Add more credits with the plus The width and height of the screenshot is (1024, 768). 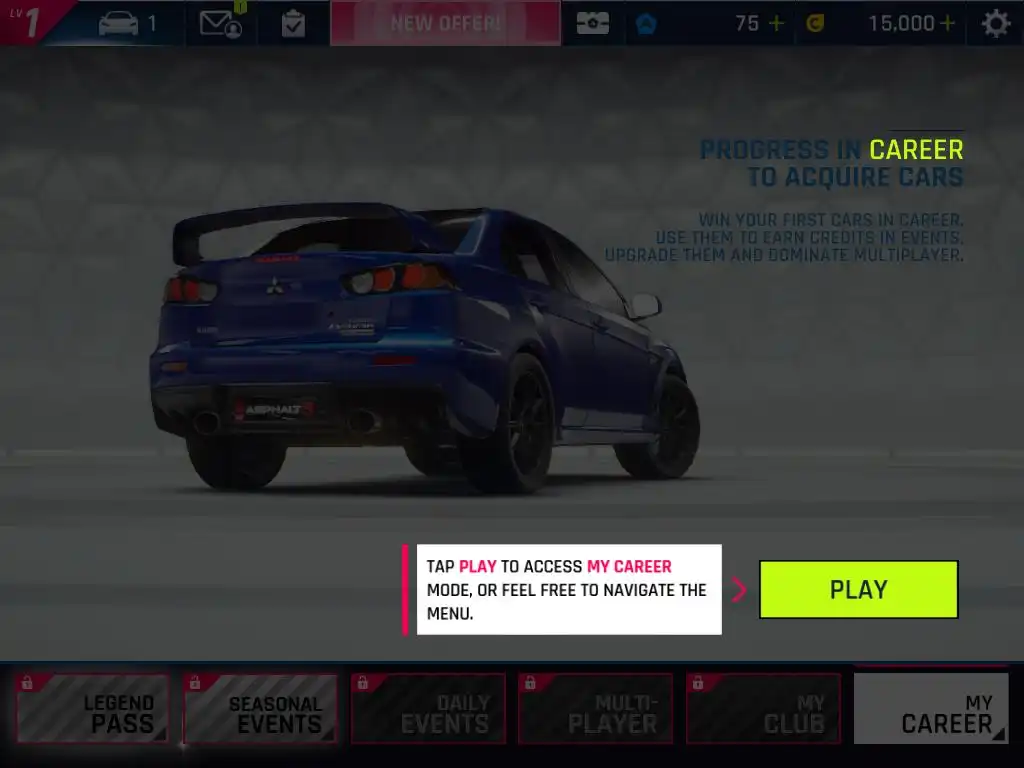point(947,23)
